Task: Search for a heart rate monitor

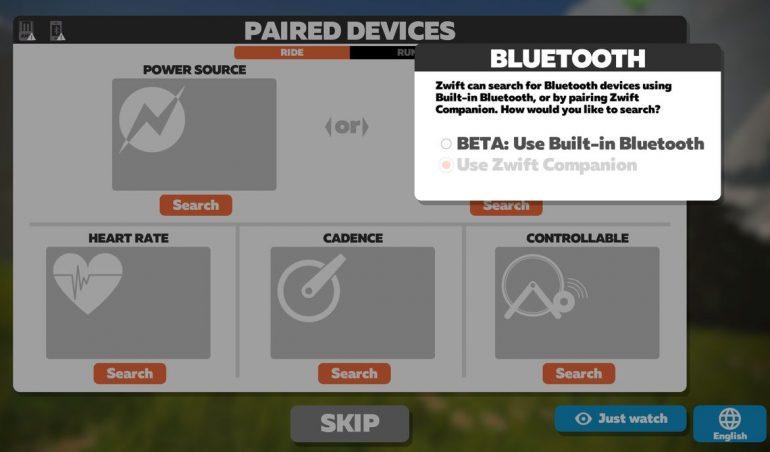Action: pyautogui.click(x=129, y=373)
